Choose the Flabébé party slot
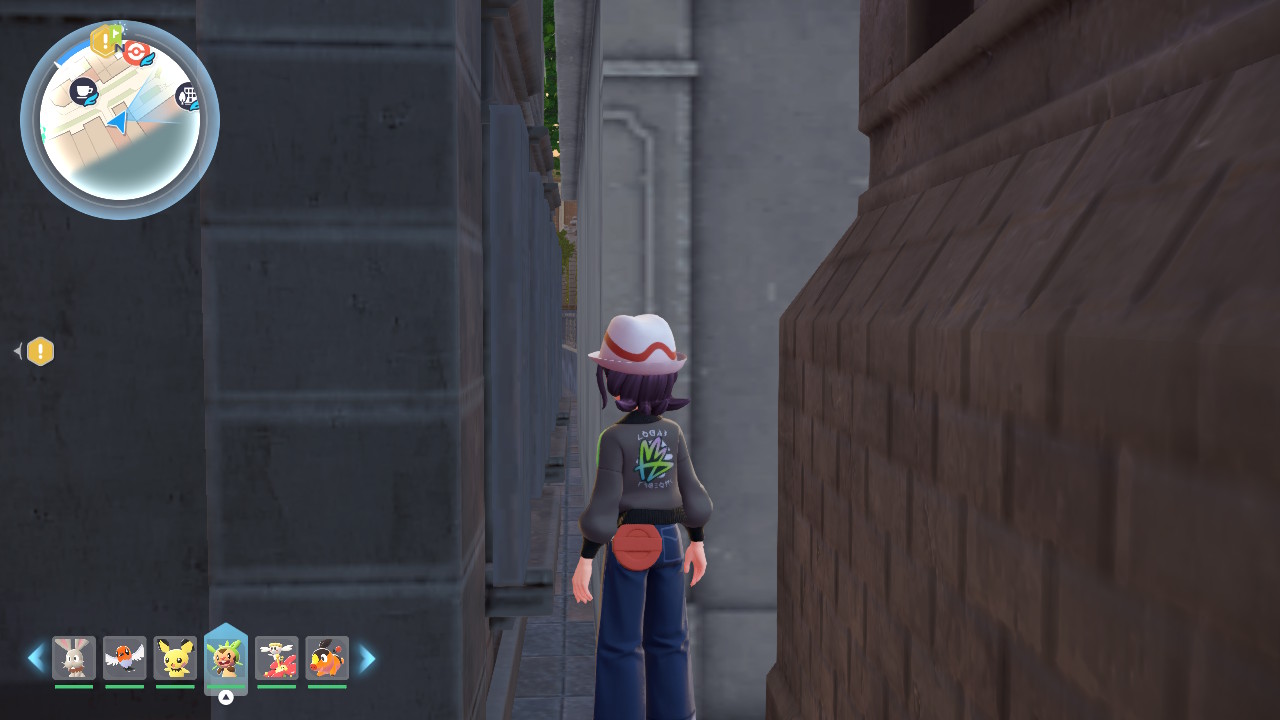Image resolution: width=1280 pixels, height=720 pixels. click(277, 658)
